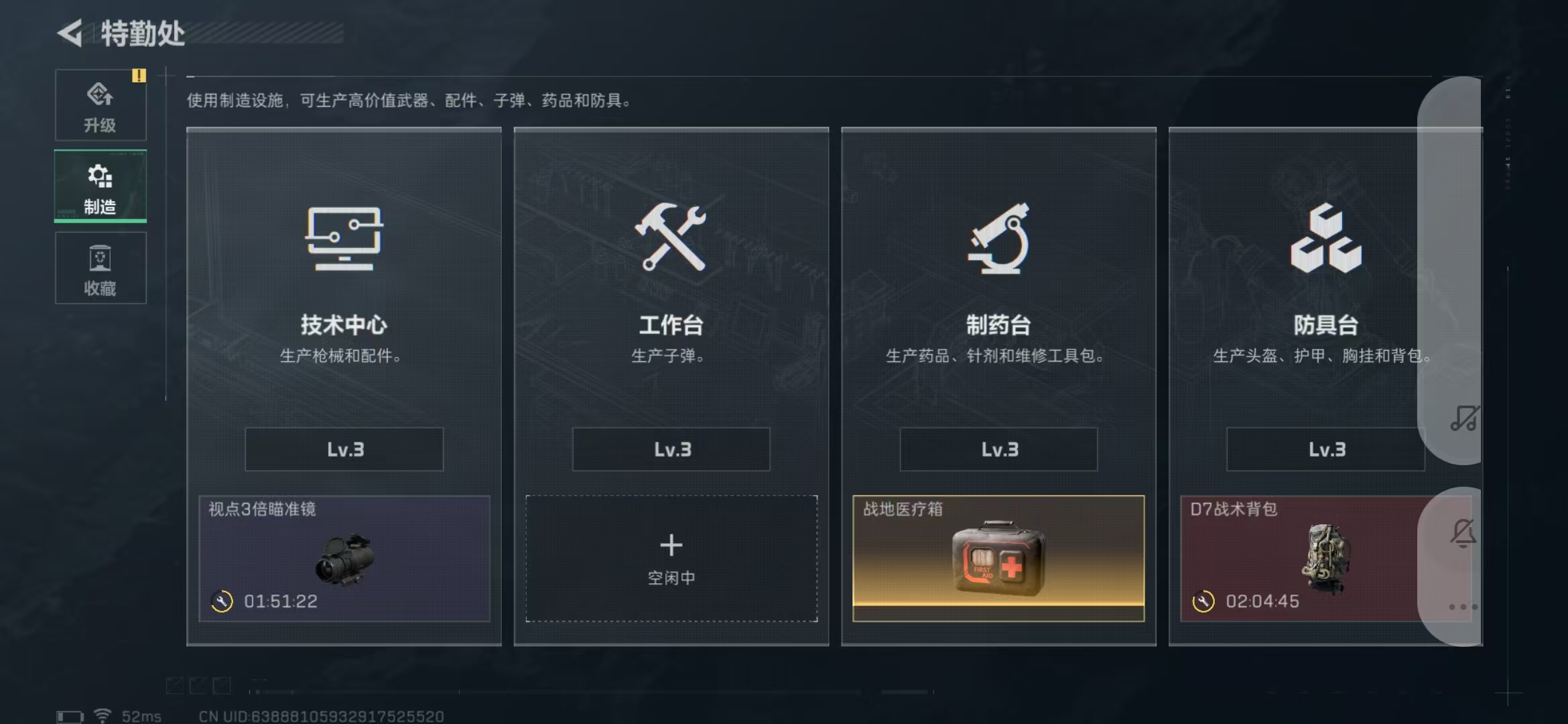The width and height of the screenshot is (1568, 724).
Task: Click the timer icon on D7战术背包 card
Action: tap(1204, 601)
